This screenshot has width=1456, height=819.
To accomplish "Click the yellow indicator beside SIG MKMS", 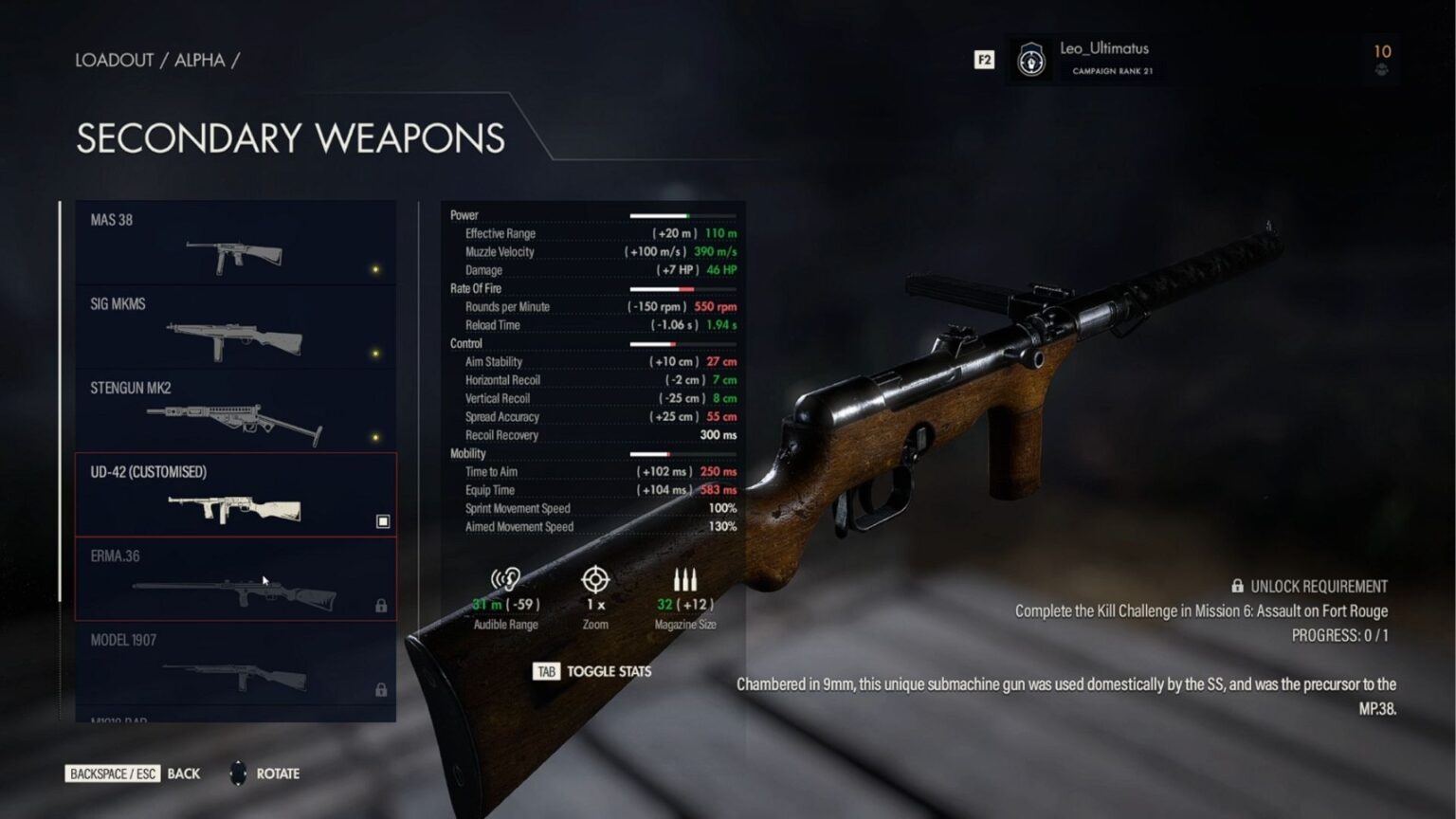I will tap(373, 351).
